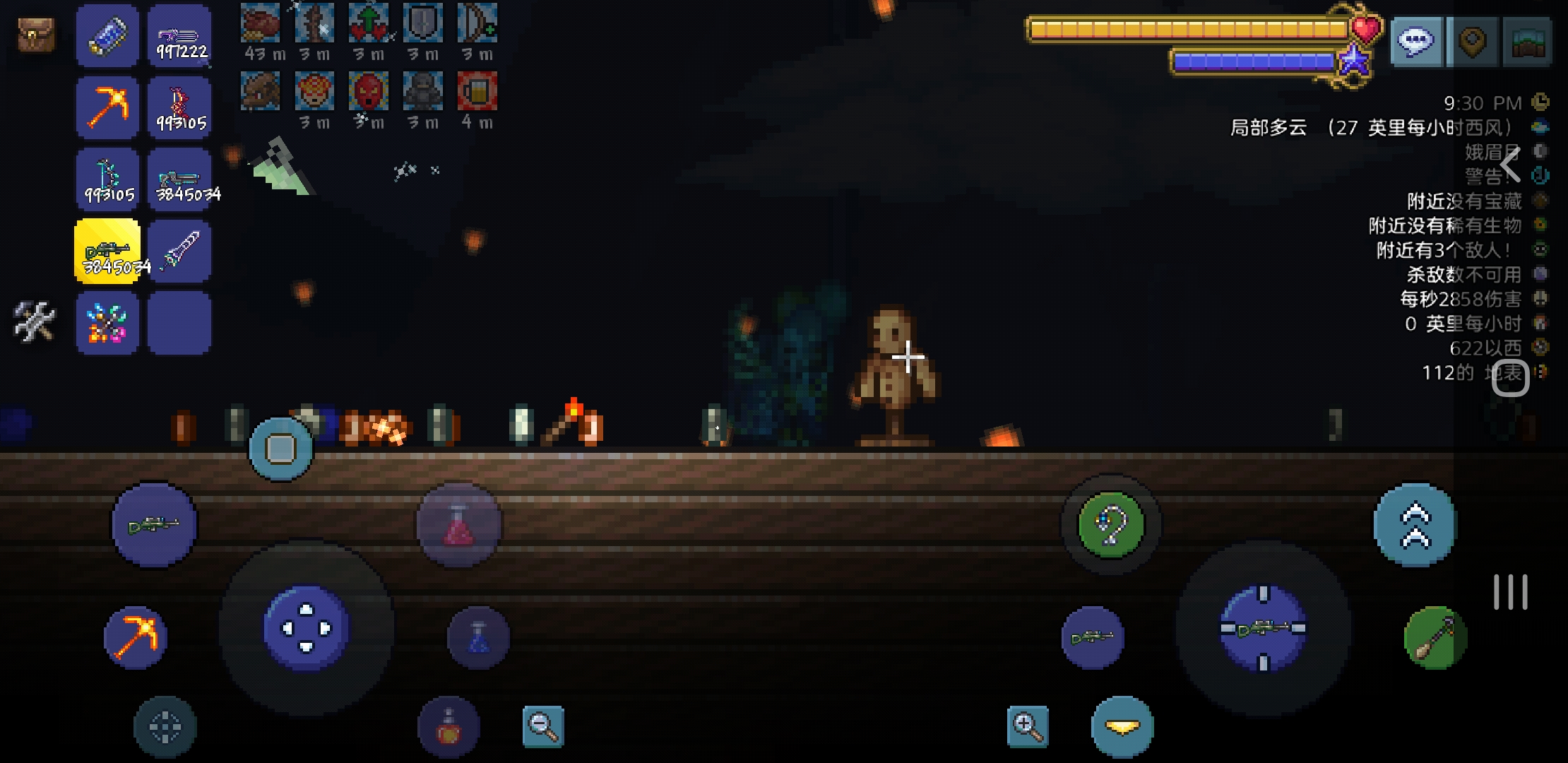Collapse the info panel with arrow
This screenshot has height=763, width=1568.
tap(1509, 165)
